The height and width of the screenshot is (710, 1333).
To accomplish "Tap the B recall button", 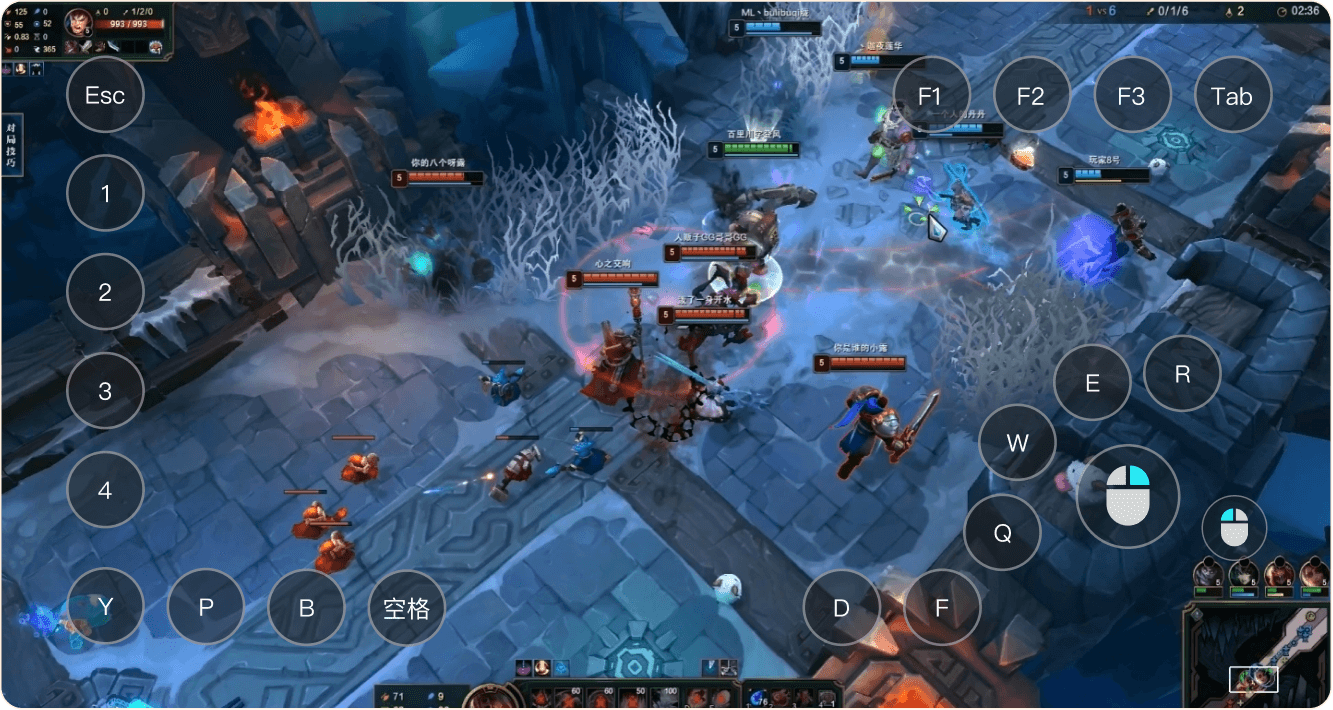I will 307,608.
